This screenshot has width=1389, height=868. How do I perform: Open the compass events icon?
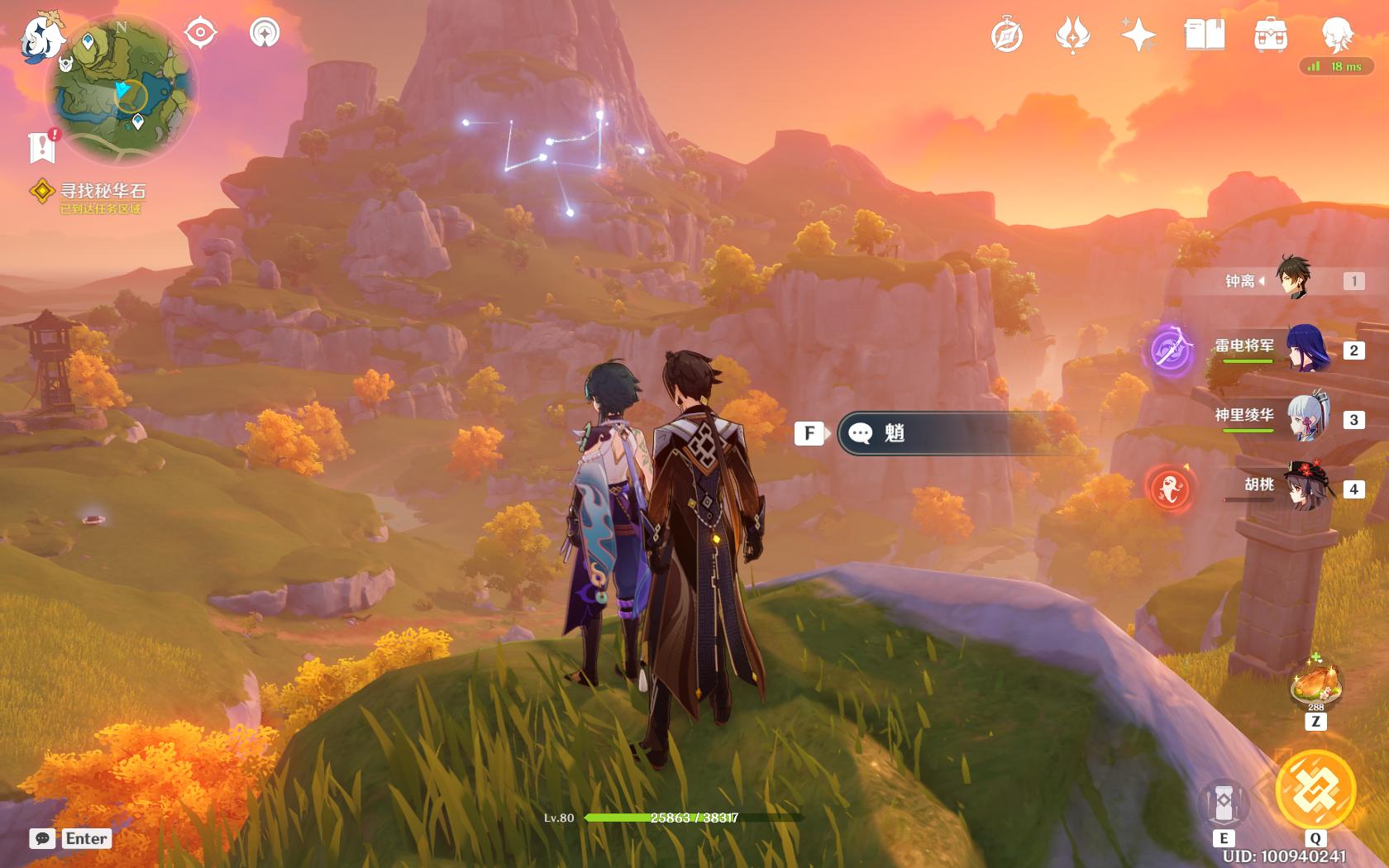tap(1006, 36)
